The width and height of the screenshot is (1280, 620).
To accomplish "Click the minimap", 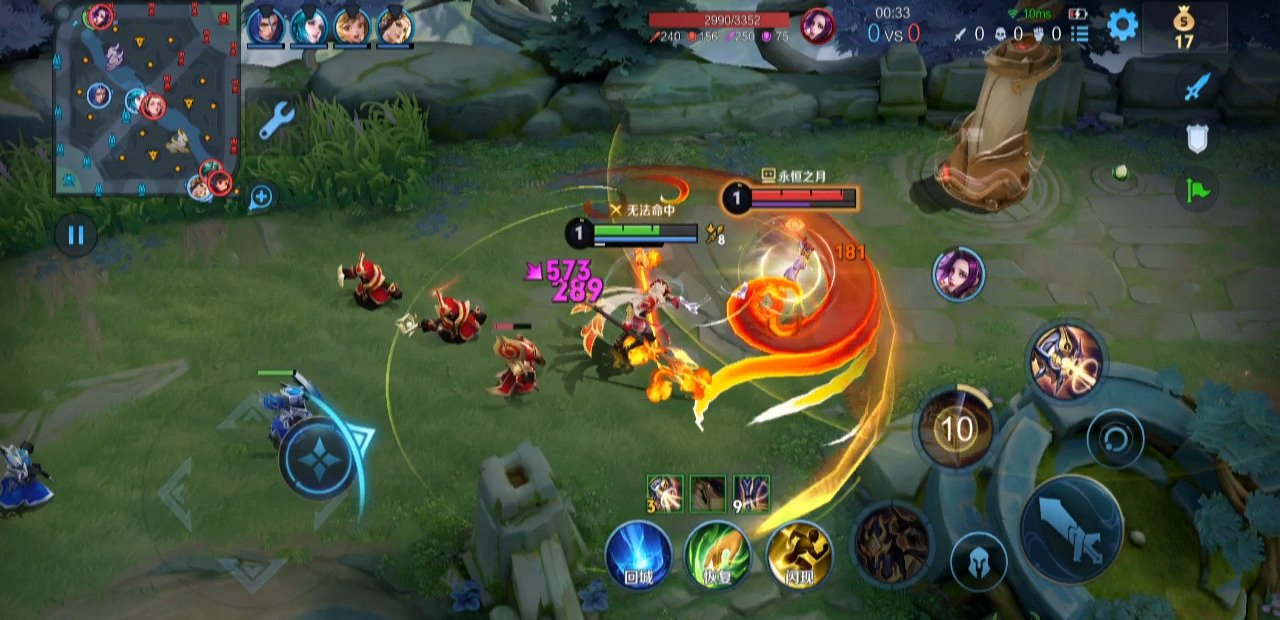I will 147,98.
